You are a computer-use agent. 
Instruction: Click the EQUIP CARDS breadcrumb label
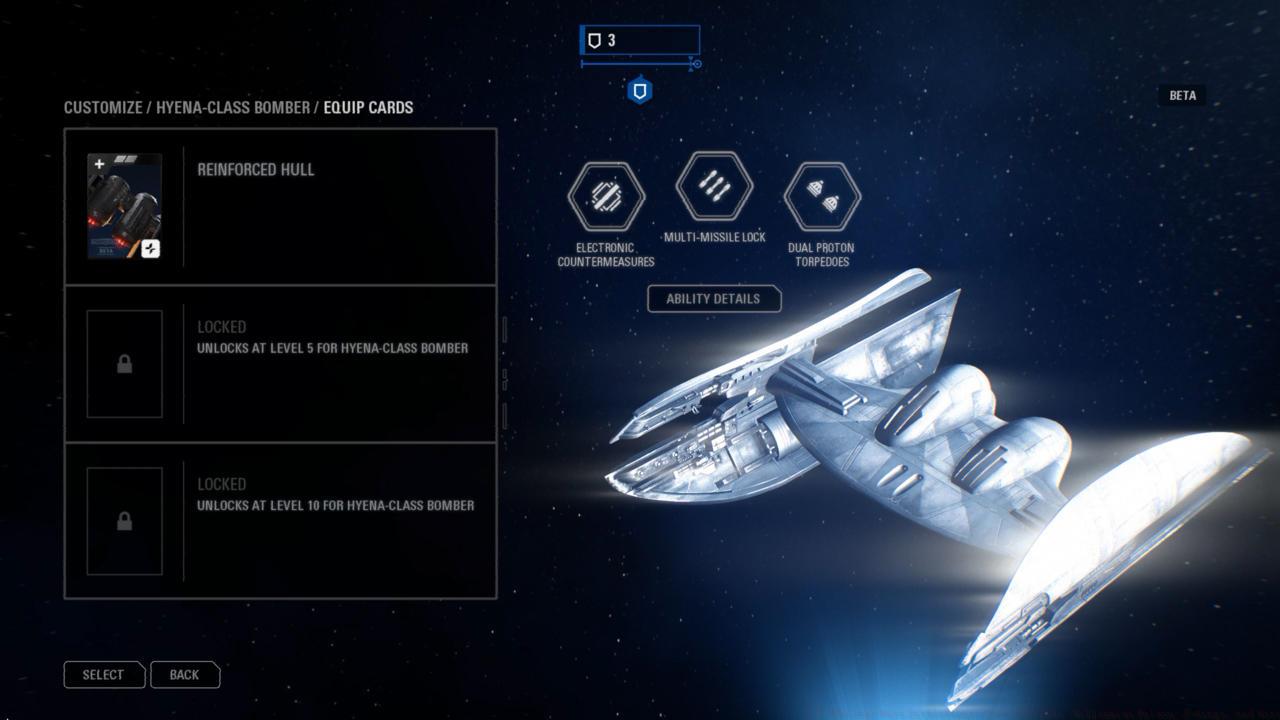coord(366,107)
